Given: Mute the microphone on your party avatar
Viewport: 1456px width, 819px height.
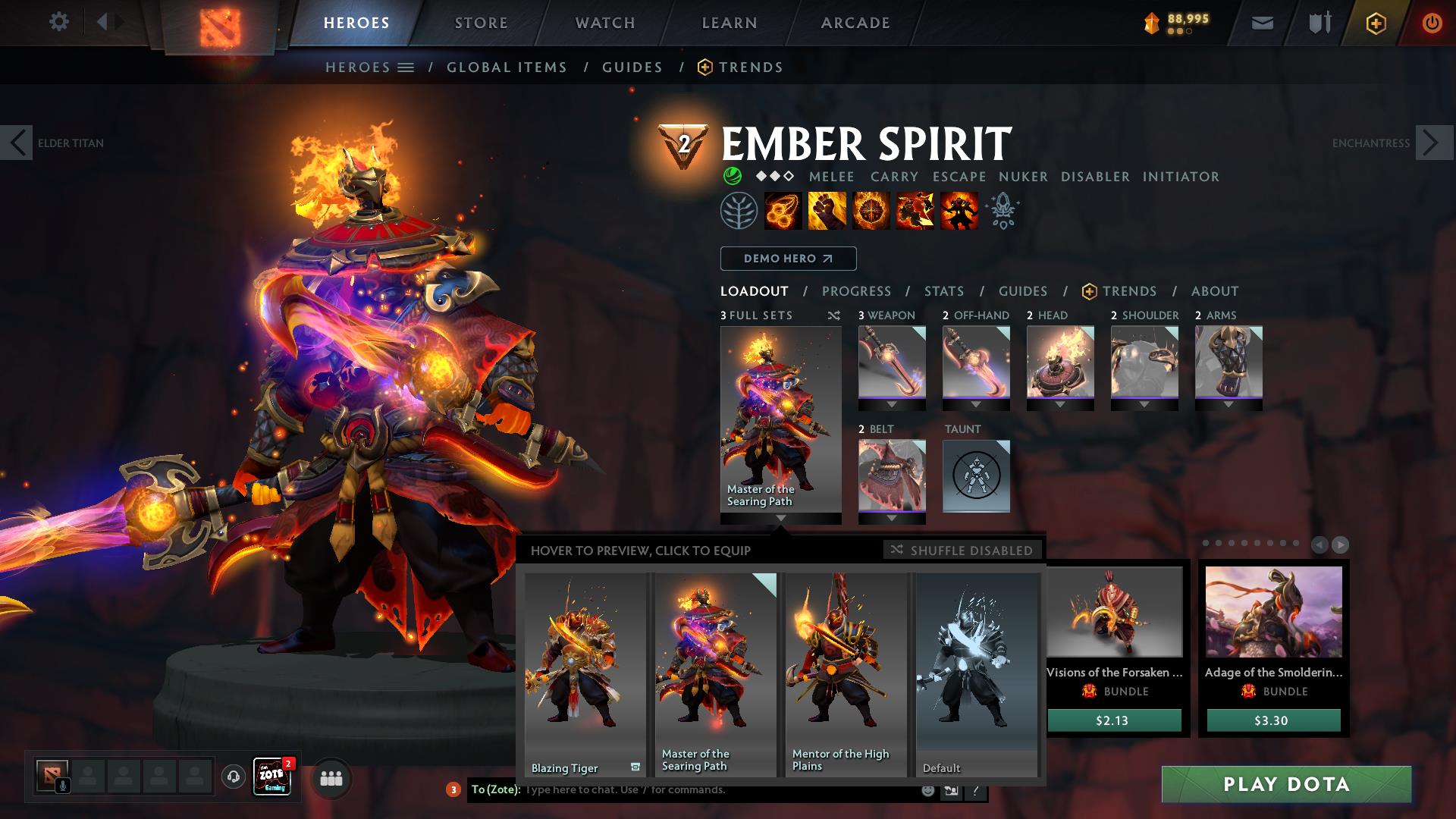Looking at the screenshot, I should [61, 786].
